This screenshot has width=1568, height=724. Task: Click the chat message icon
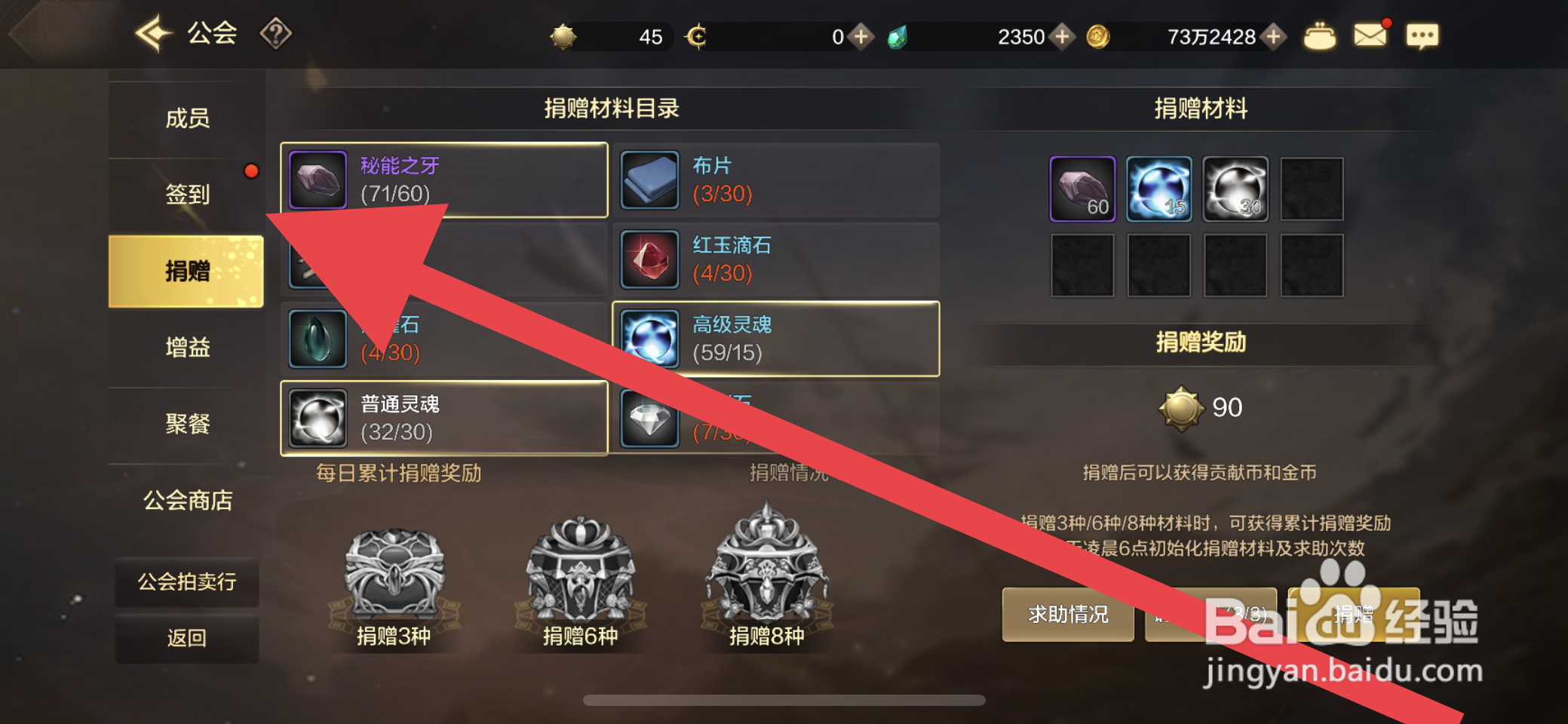pyautogui.click(x=1422, y=35)
